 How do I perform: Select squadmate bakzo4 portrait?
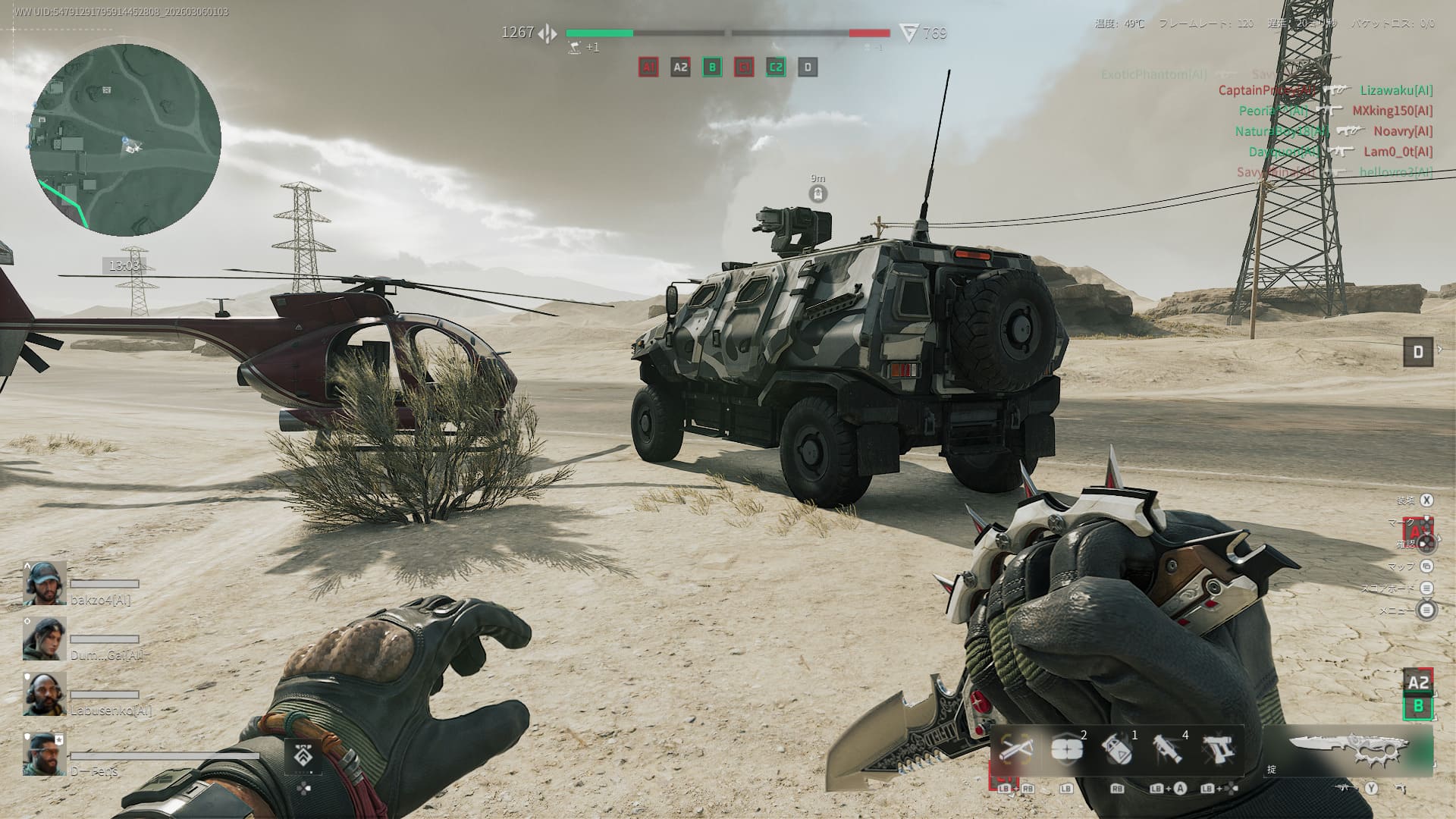point(44,583)
